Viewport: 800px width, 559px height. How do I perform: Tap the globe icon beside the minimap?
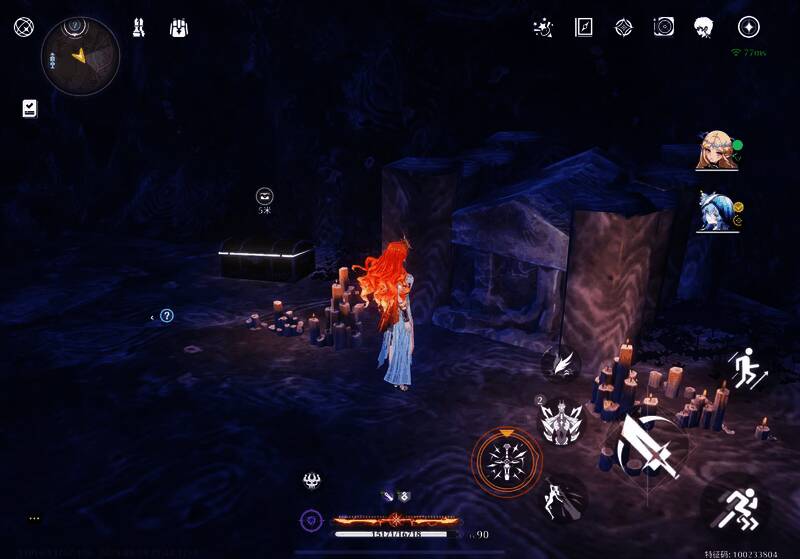(23, 27)
